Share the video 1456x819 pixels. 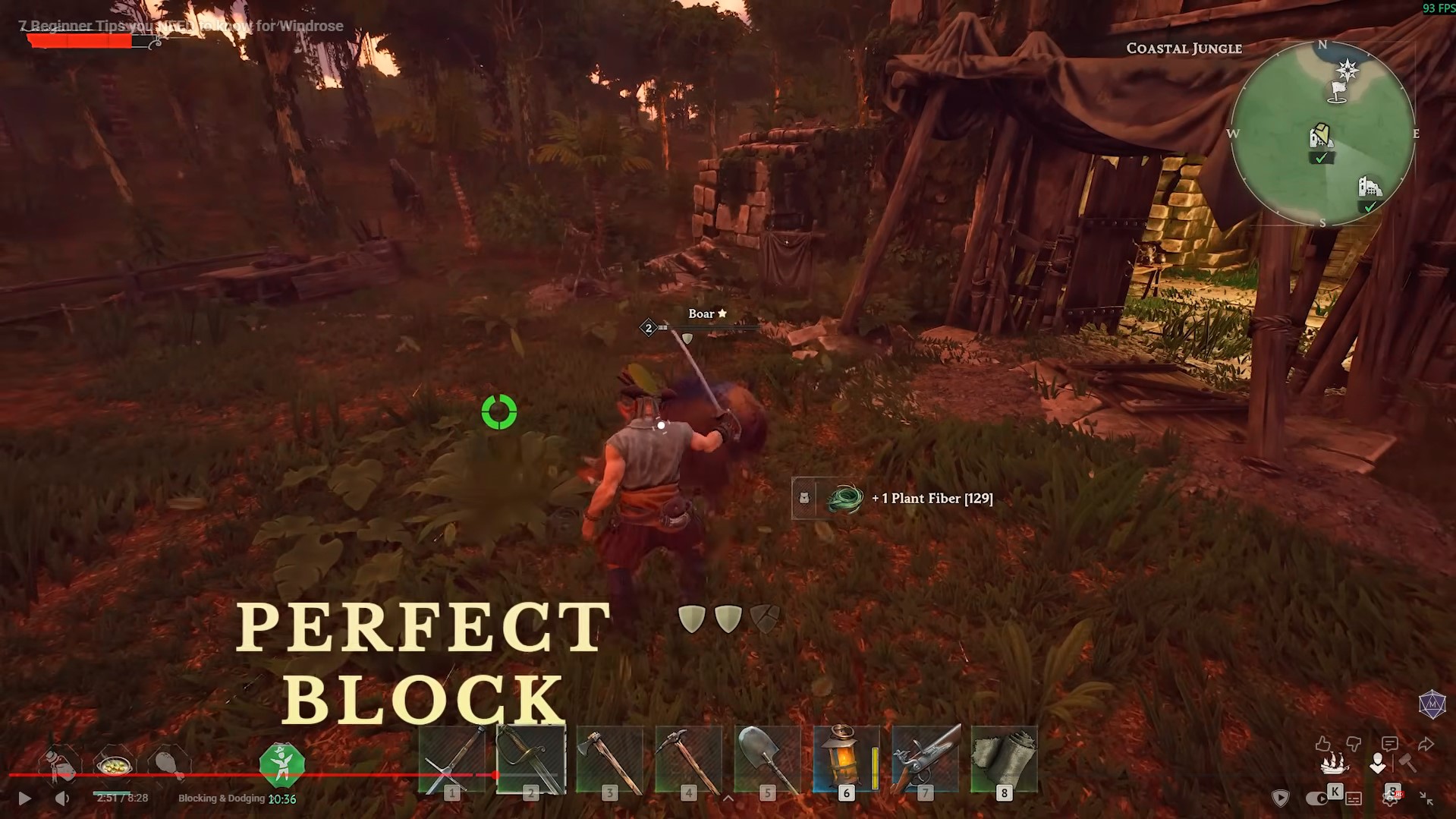pyautogui.click(x=1426, y=743)
